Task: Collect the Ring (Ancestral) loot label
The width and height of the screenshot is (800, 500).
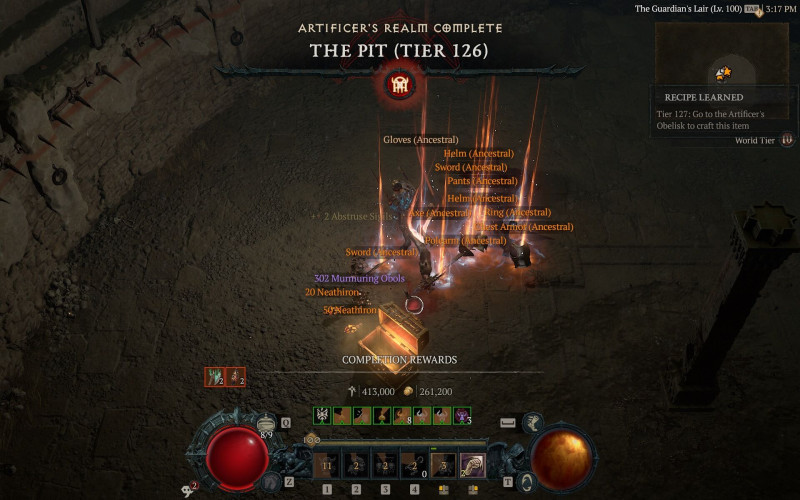Action: (517, 212)
